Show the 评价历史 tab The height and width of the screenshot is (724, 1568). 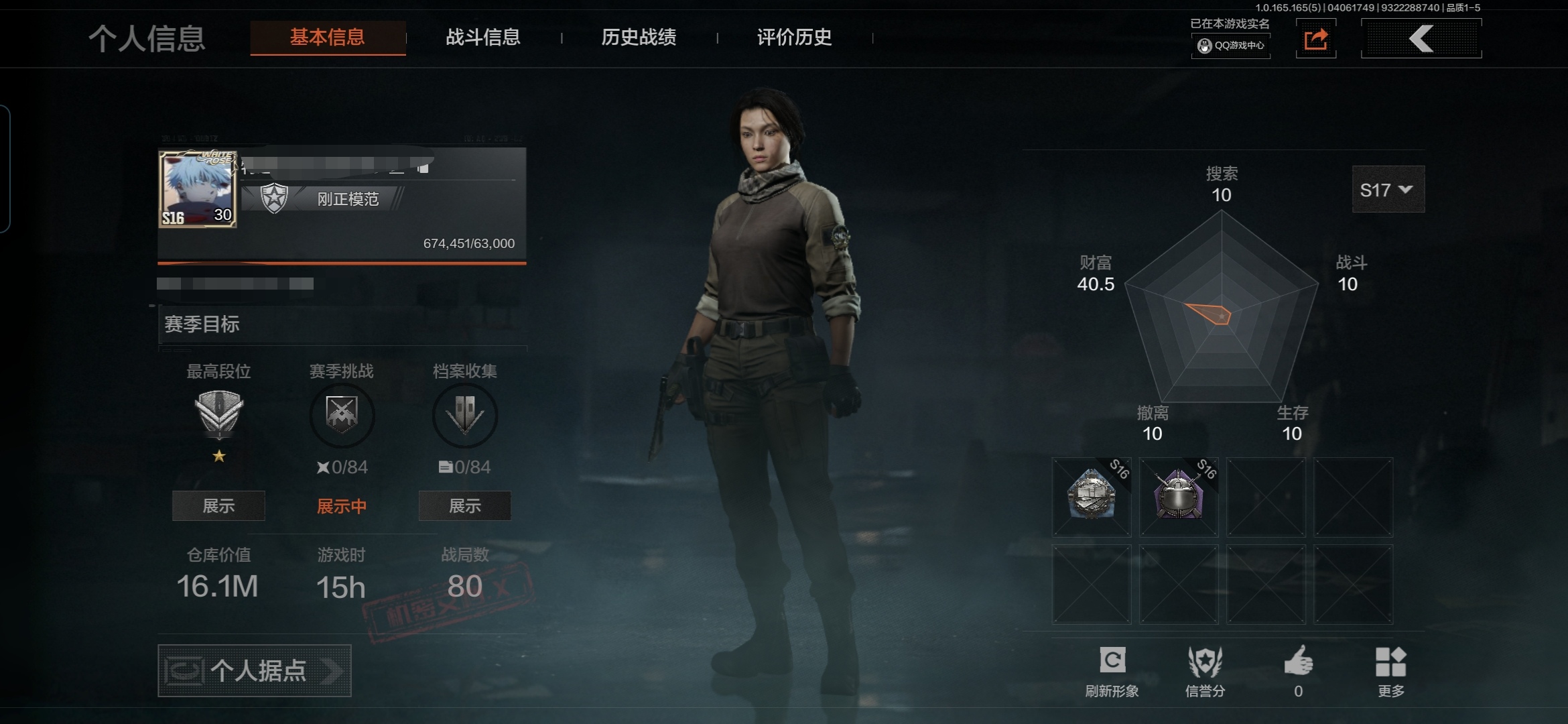794,38
